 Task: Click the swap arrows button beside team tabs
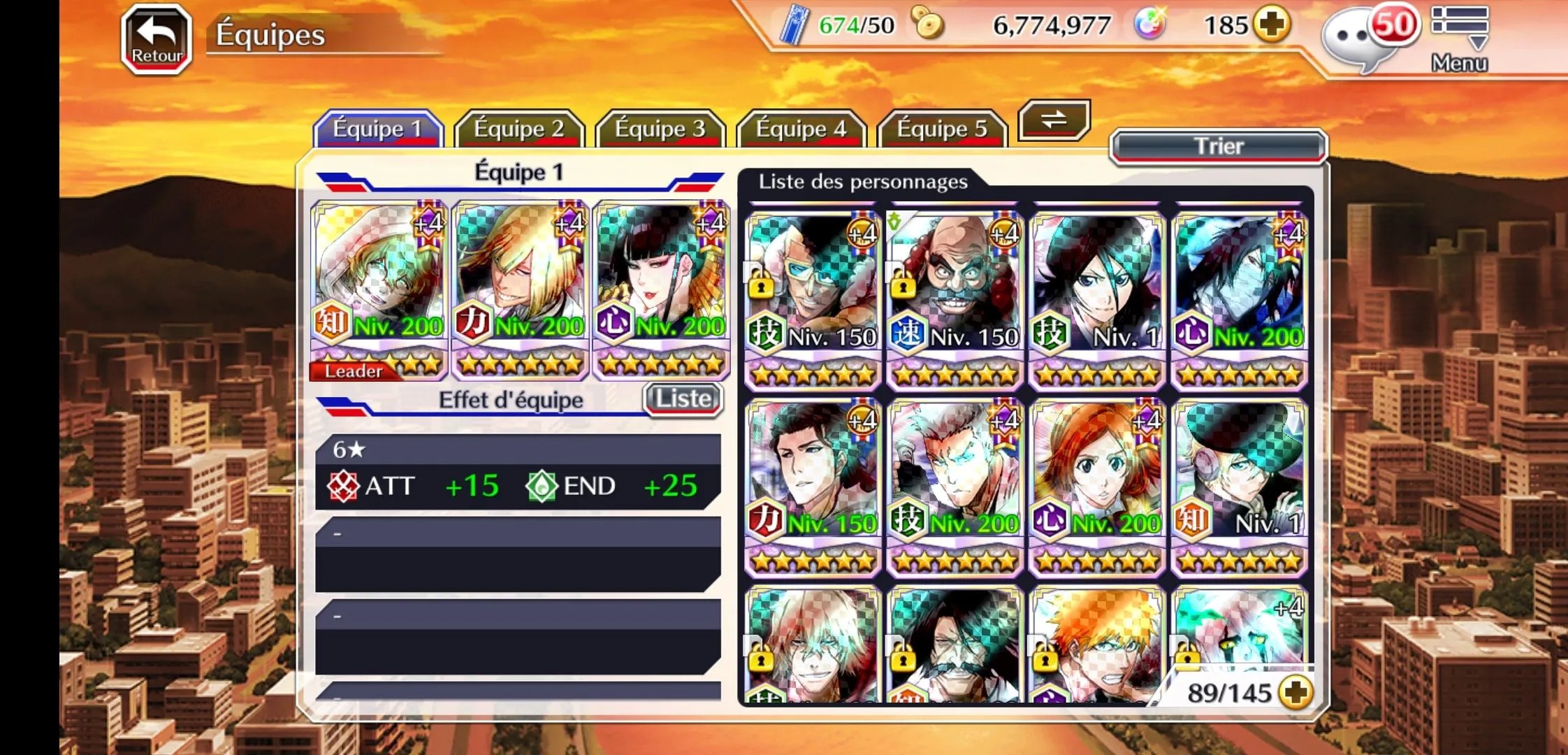(1054, 120)
